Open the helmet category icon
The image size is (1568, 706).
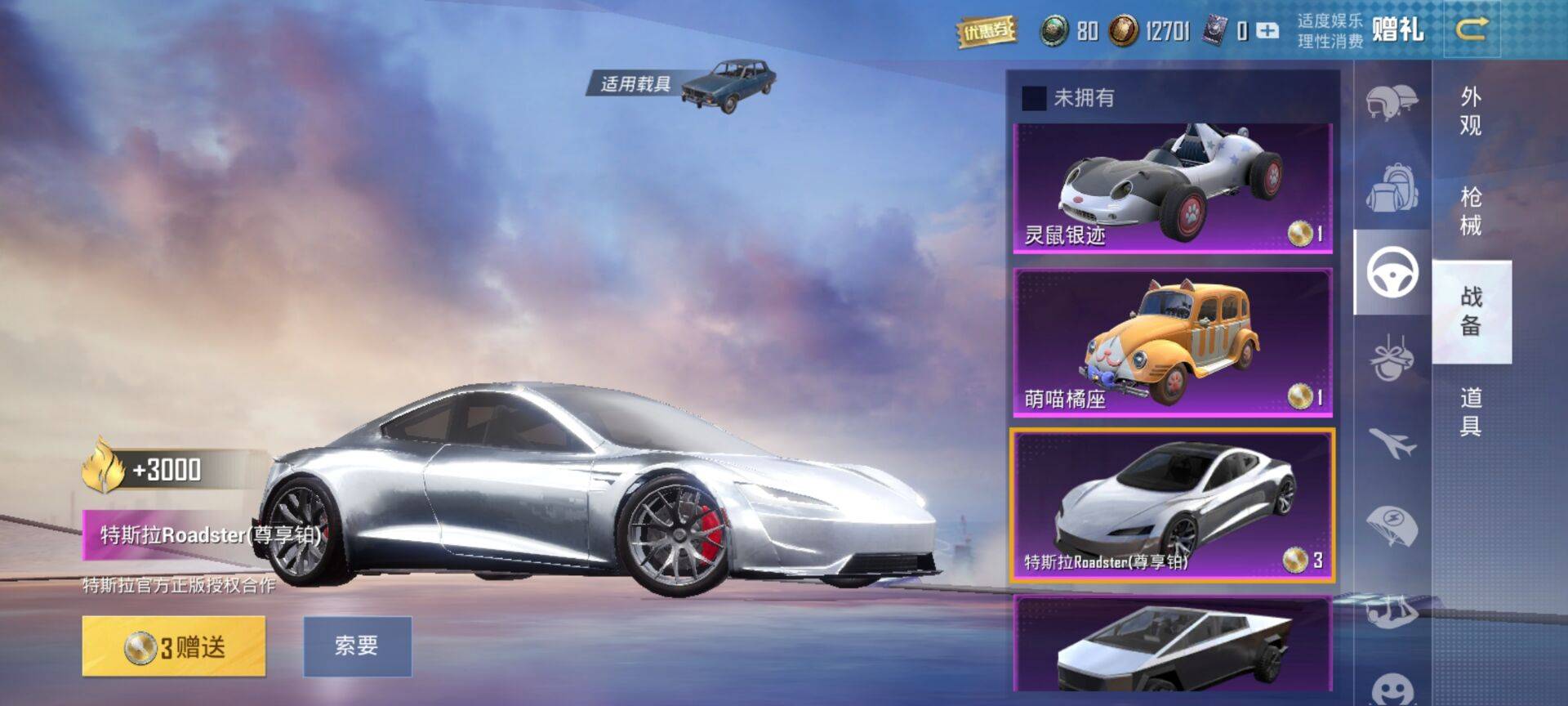[1392, 101]
